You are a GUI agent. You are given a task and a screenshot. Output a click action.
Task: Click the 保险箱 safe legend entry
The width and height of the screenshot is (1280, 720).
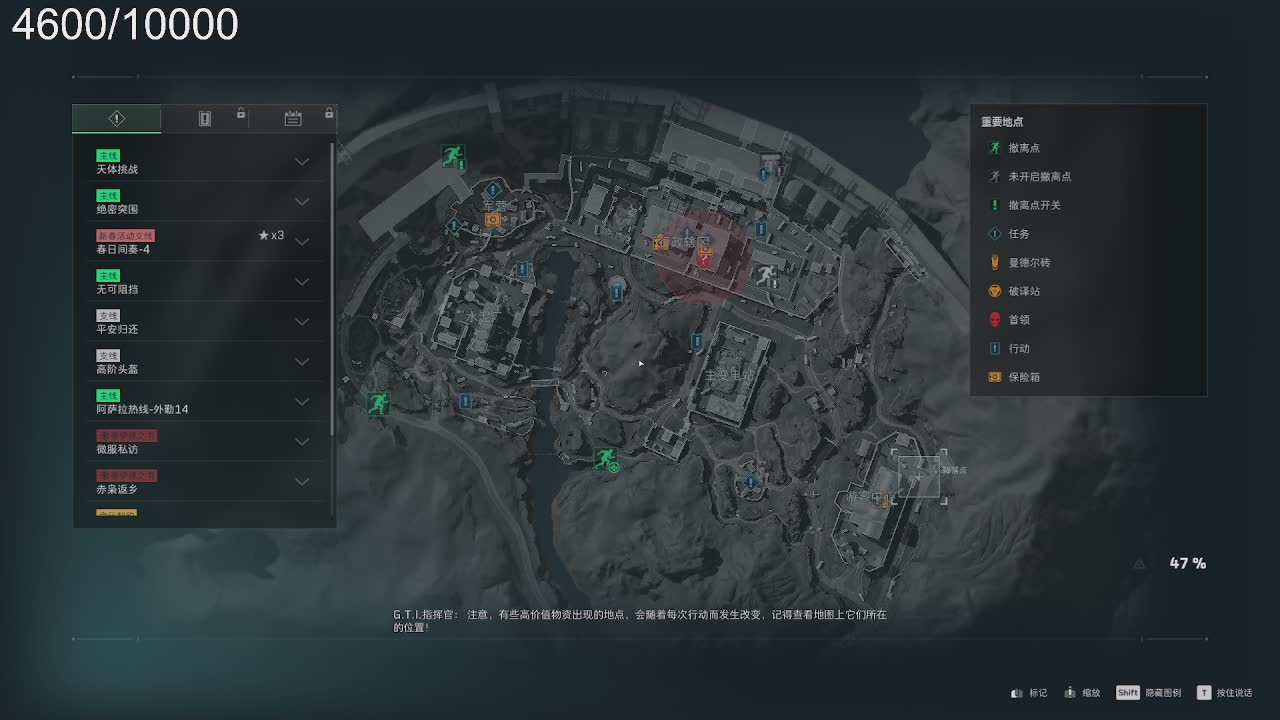click(1024, 377)
